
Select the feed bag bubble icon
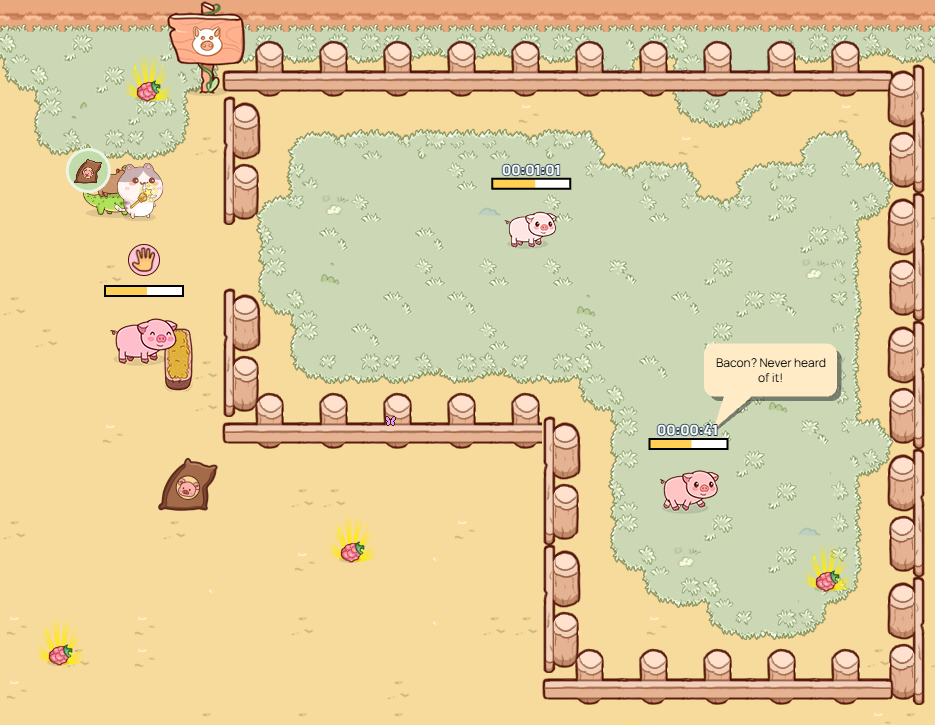88,171
